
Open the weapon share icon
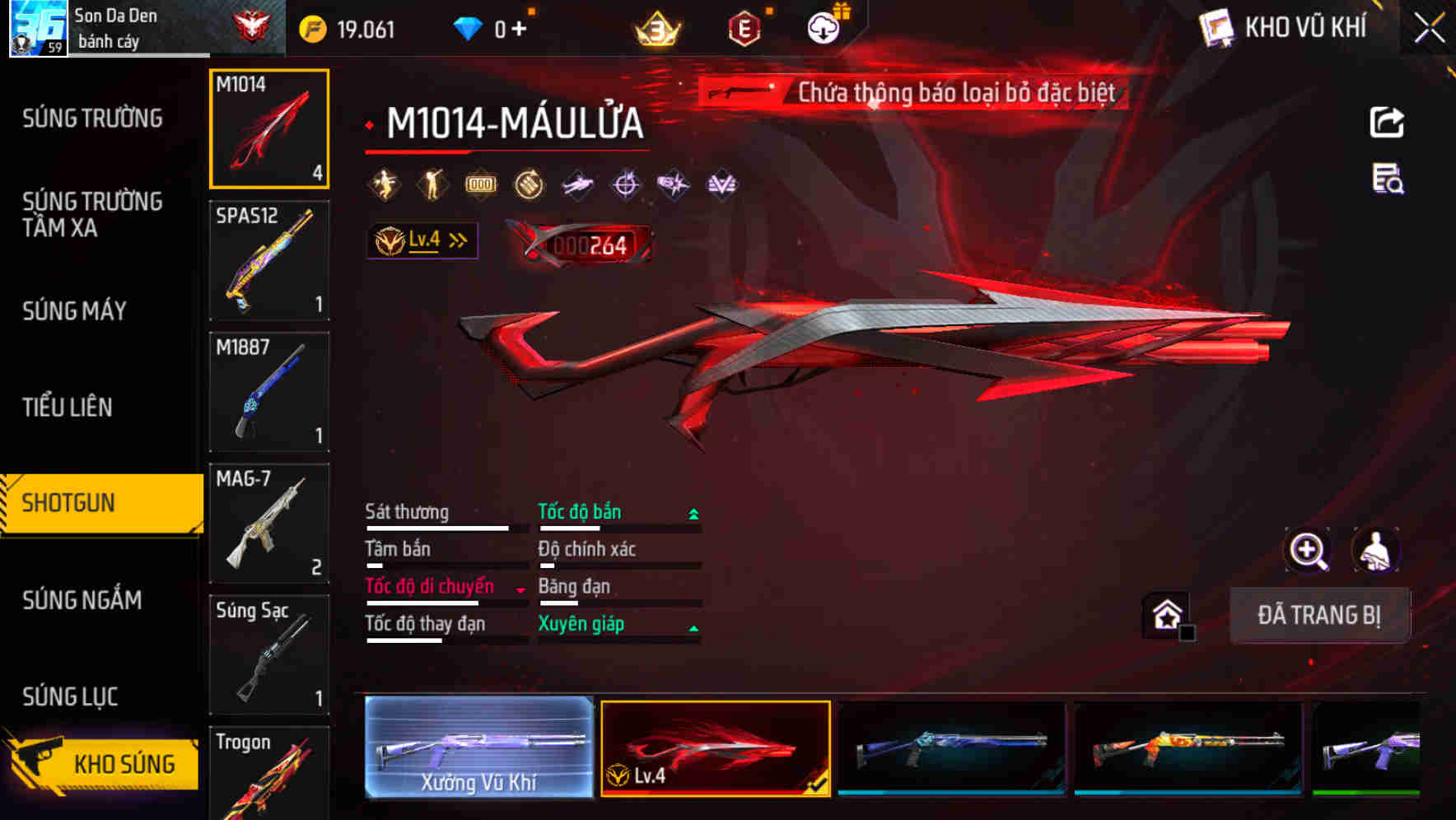point(1387,121)
